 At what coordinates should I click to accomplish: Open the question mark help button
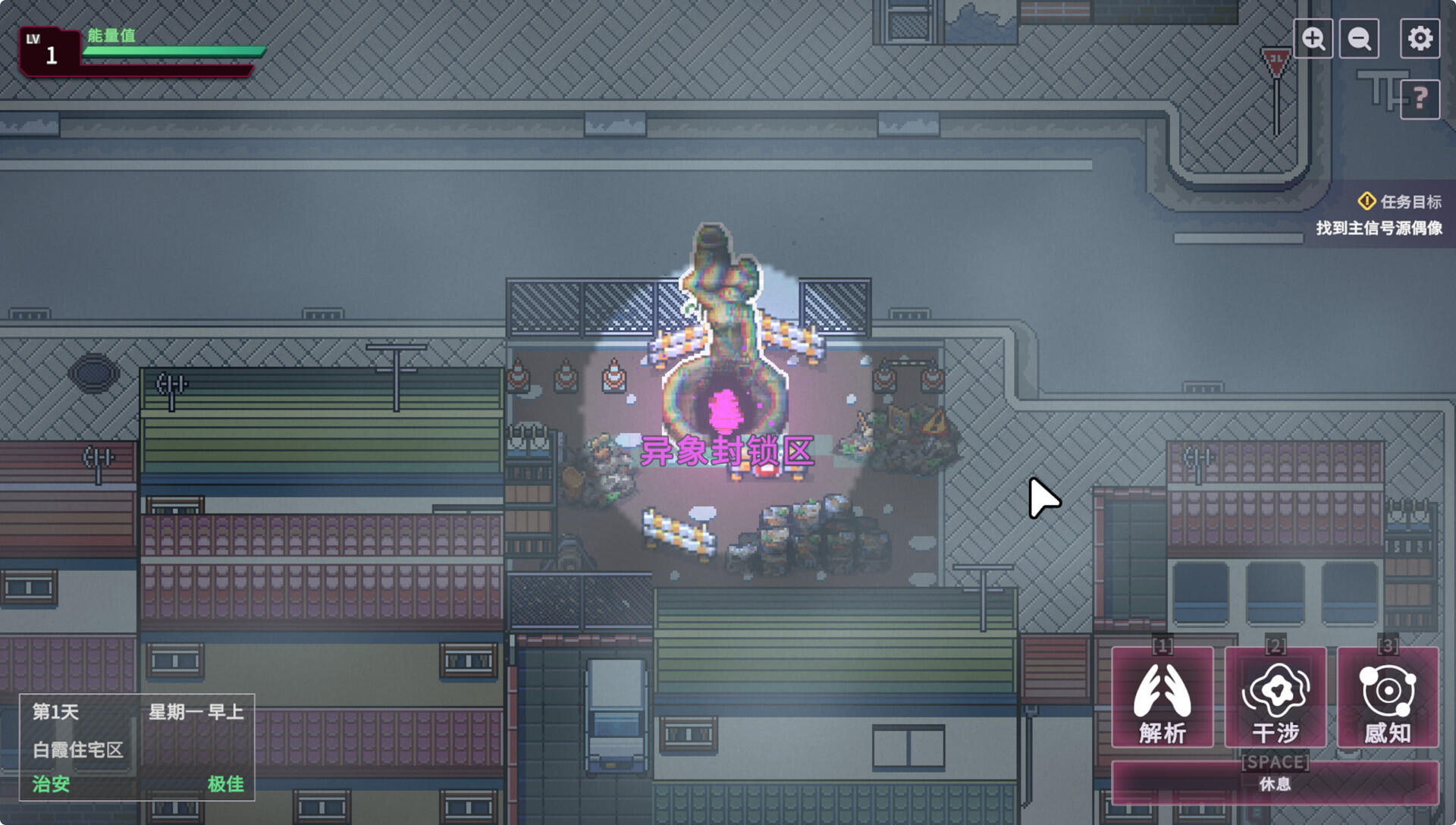(1420, 99)
